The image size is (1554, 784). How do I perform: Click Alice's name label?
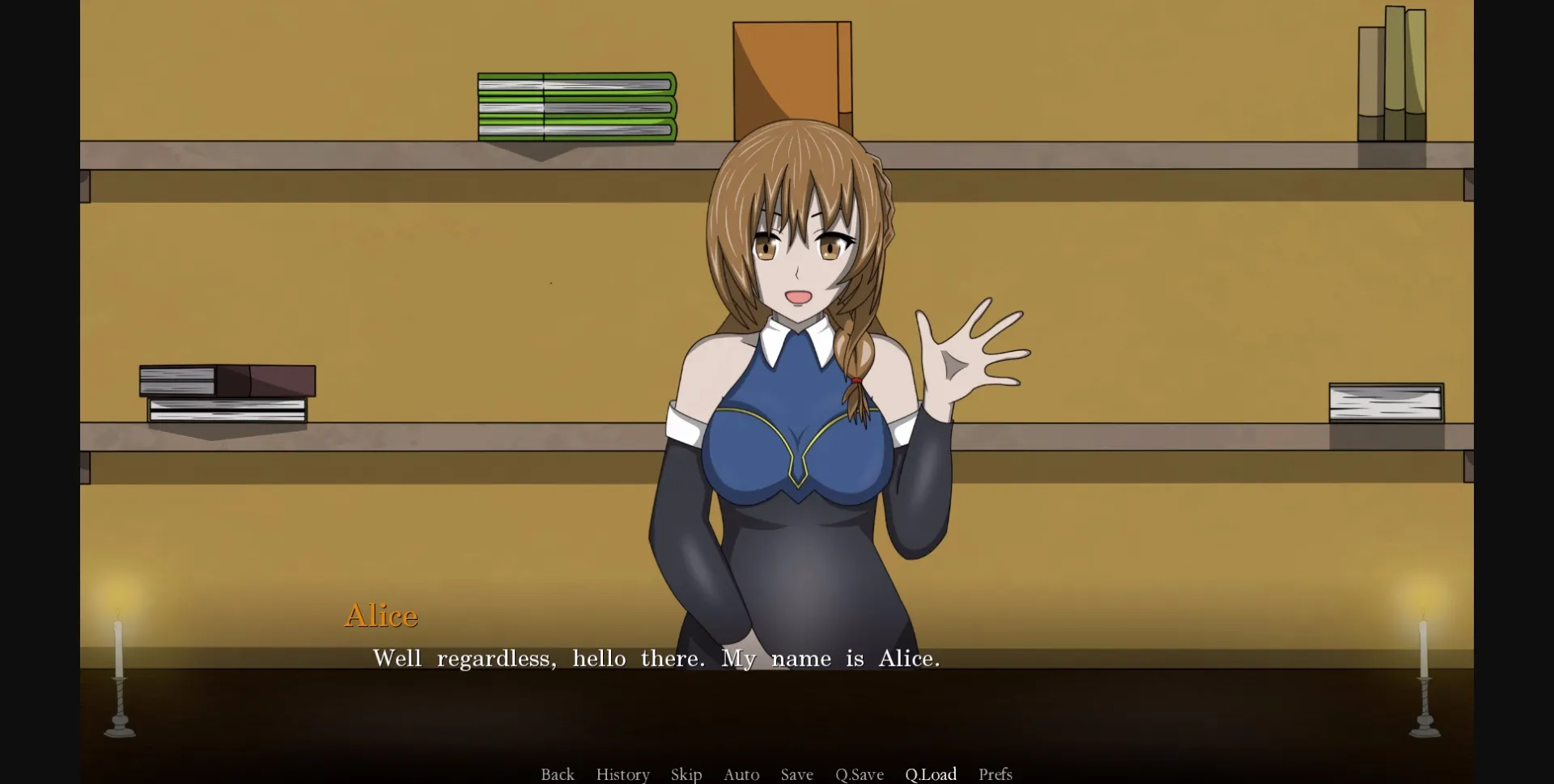tap(380, 616)
